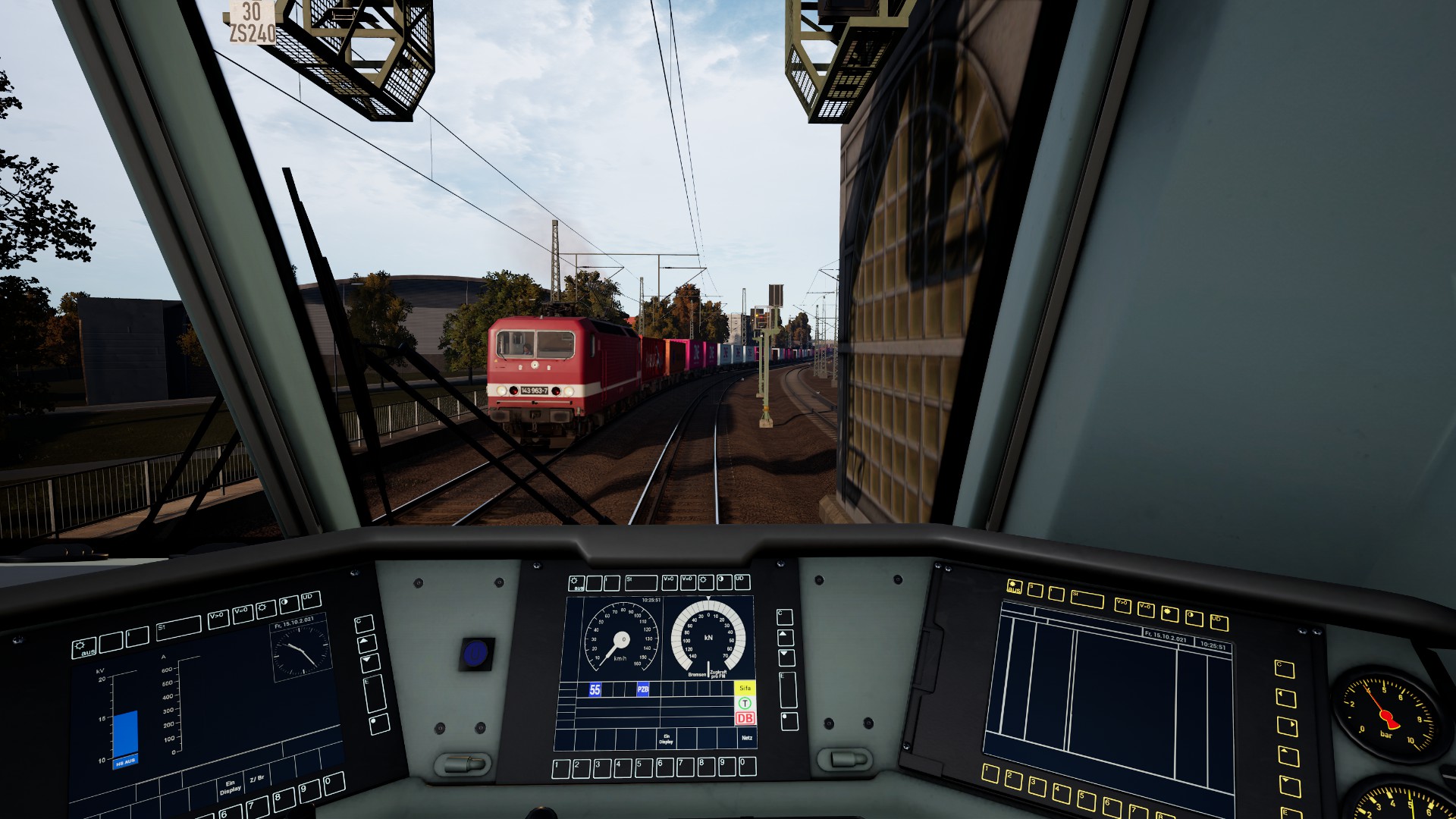Tap key 9 under the voltage display
Viewport: 1456px width, 819px height.
click(x=310, y=790)
